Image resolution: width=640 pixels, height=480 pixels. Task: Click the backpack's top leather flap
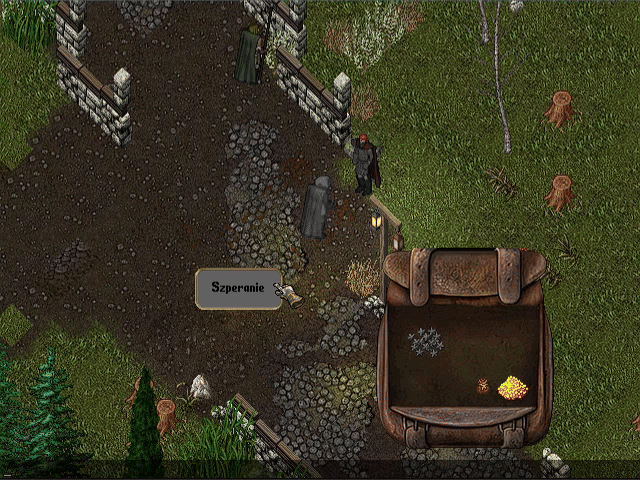tap(465, 276)
